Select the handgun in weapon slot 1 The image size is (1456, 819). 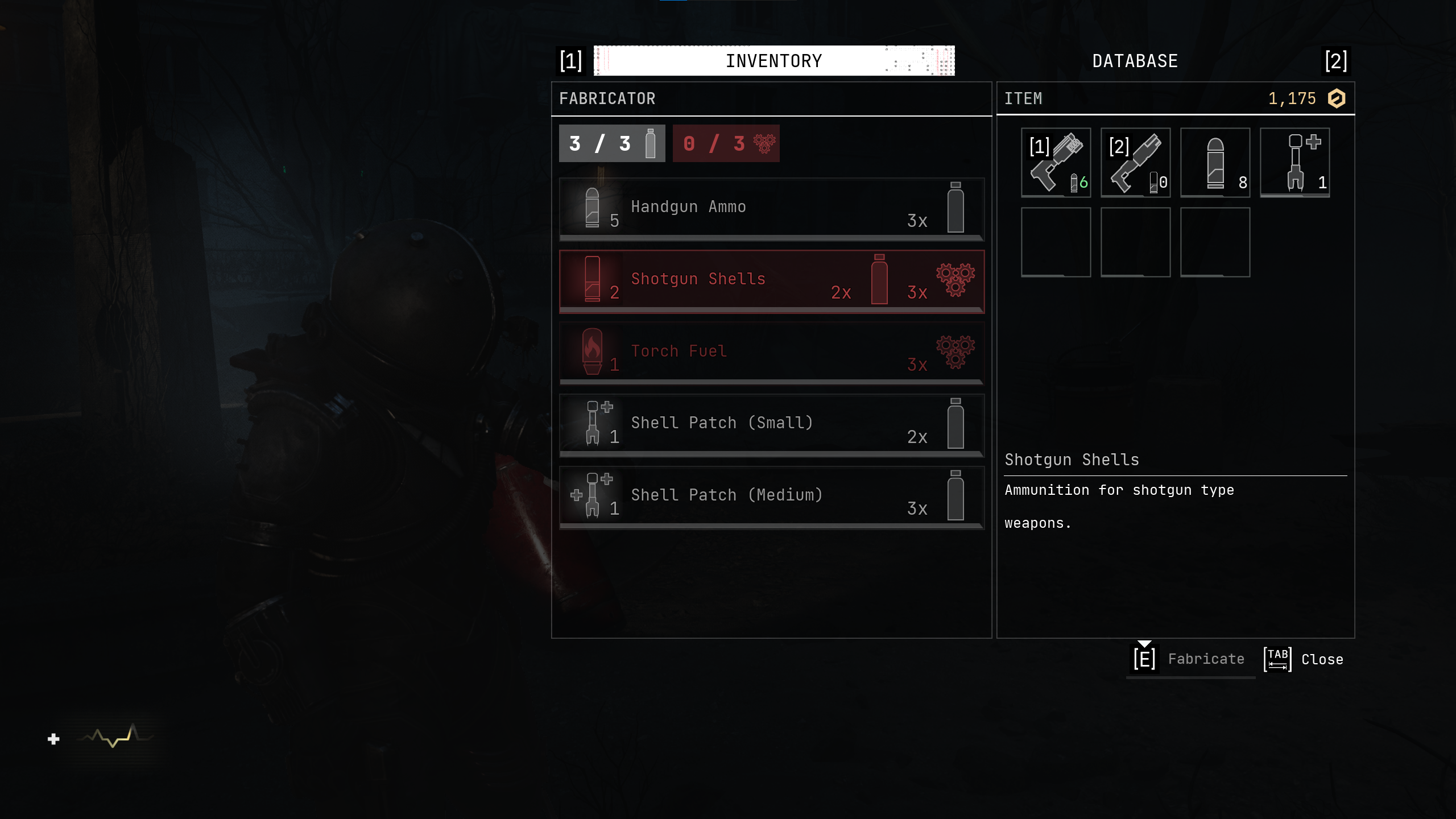click(1056, 163)
